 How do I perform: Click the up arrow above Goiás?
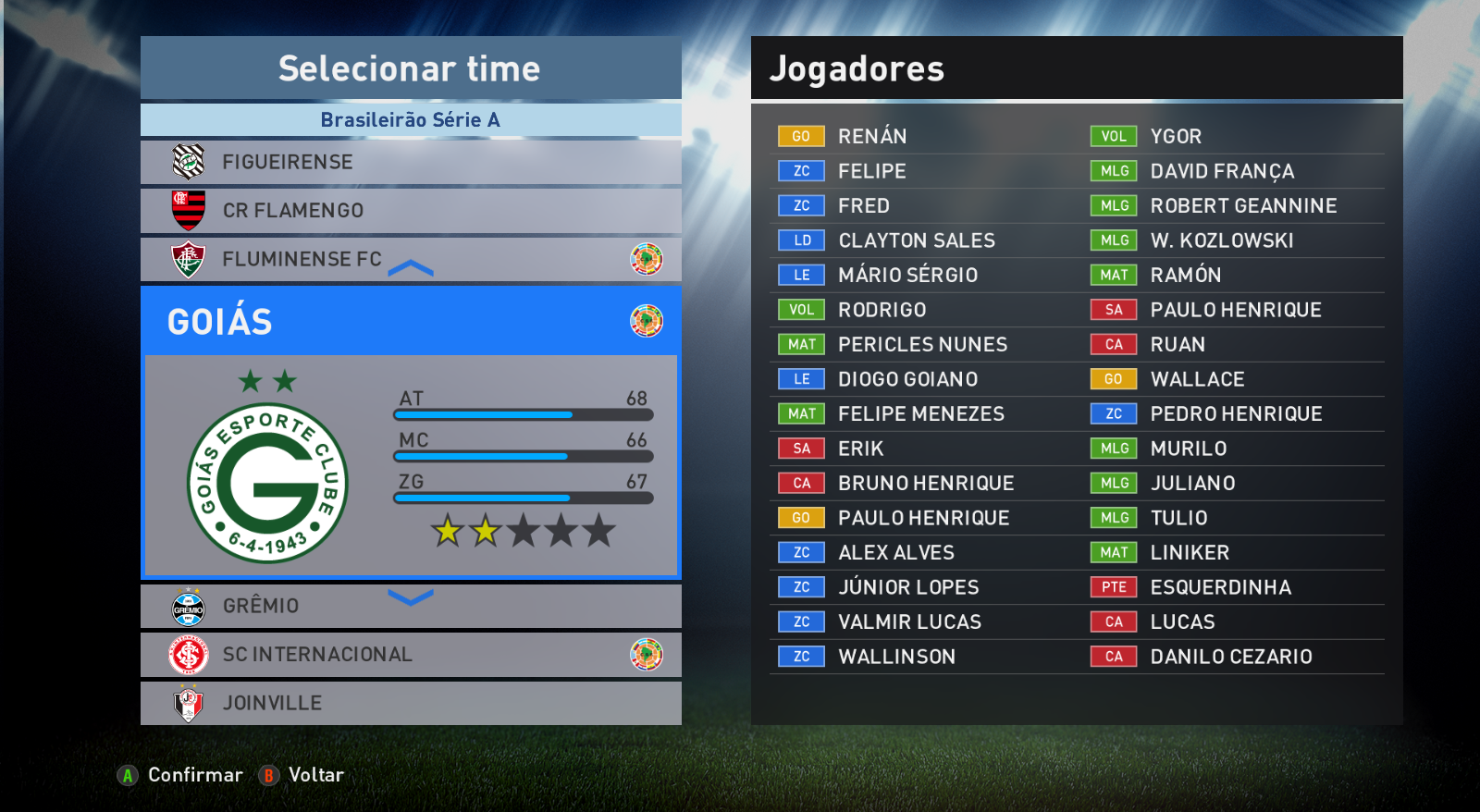click(411, 269)
